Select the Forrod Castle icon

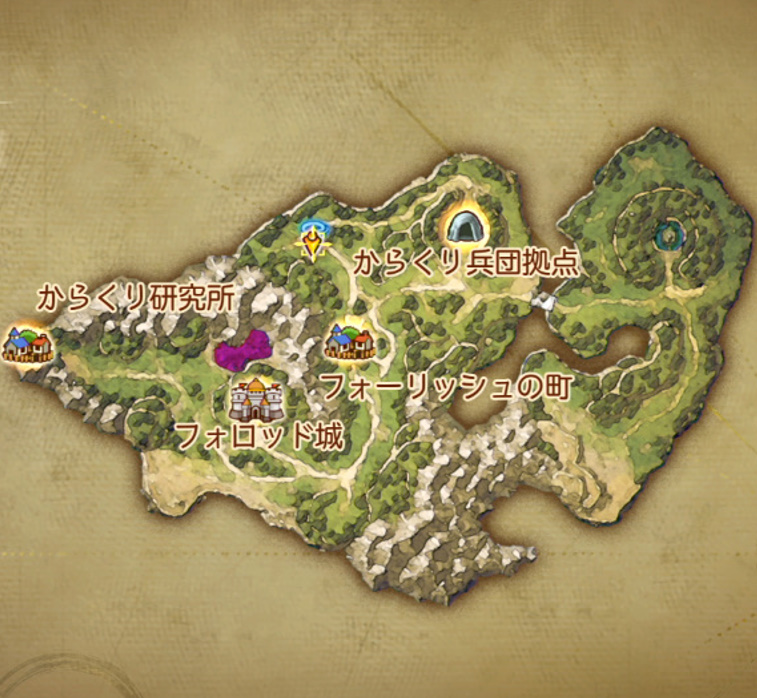[x=255, y=399]
